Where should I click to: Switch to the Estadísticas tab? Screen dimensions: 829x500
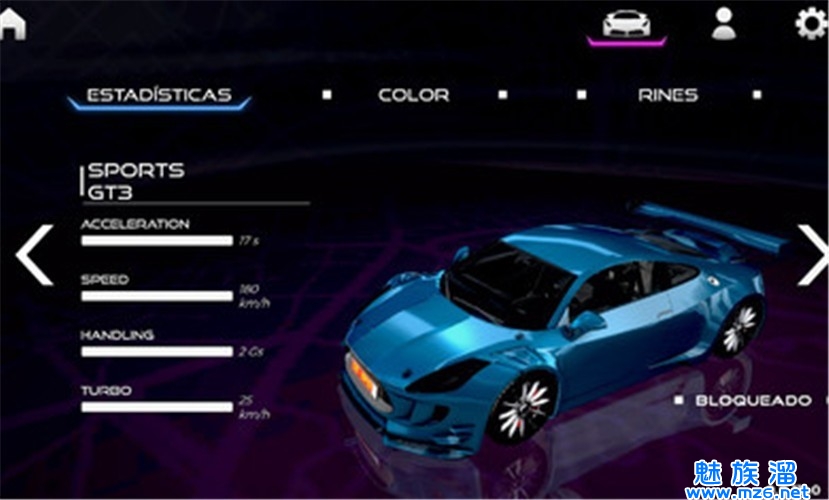[159, 96]
